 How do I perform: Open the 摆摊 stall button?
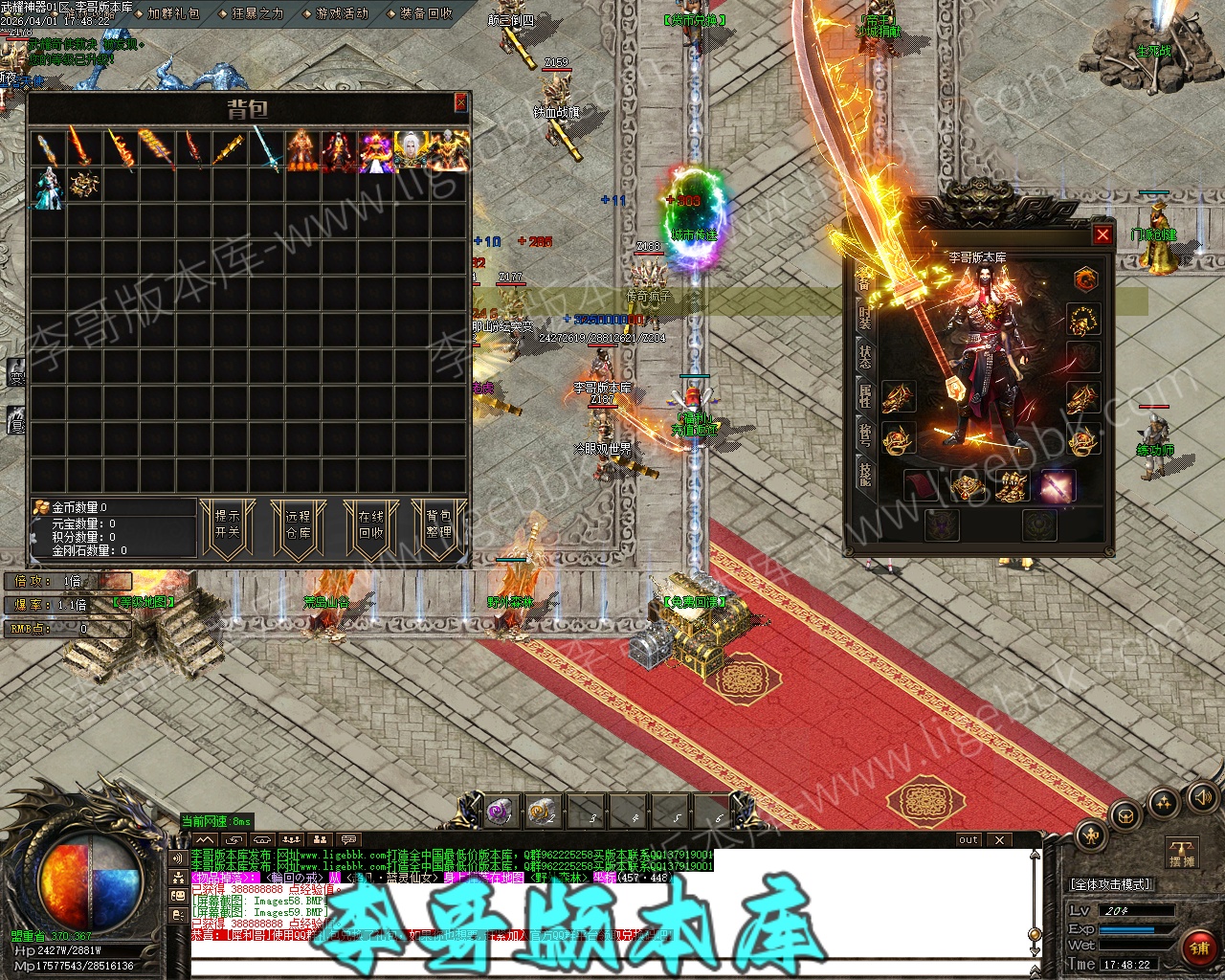click(1183, 852)
